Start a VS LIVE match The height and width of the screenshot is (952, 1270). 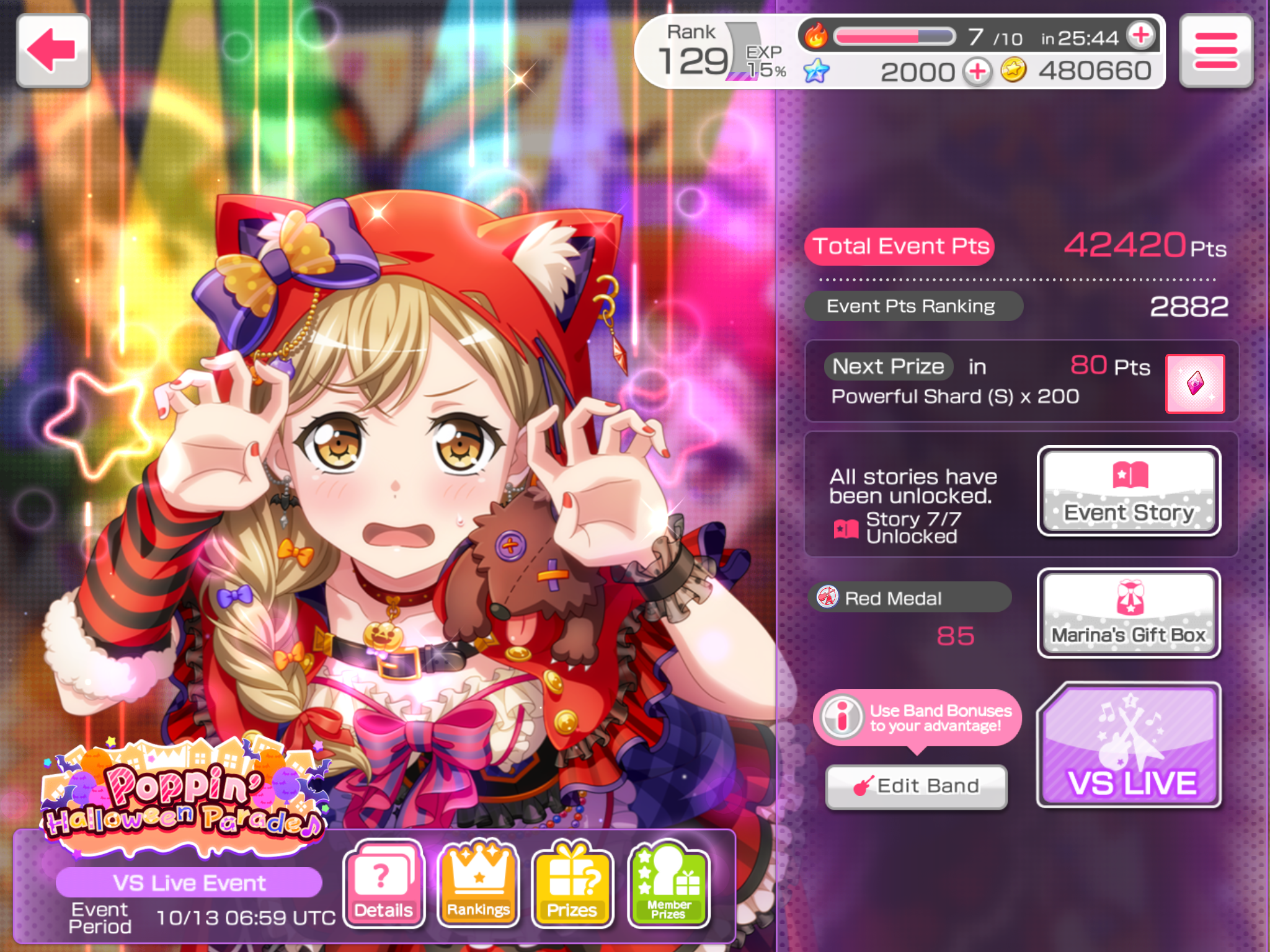(1130, 746)
